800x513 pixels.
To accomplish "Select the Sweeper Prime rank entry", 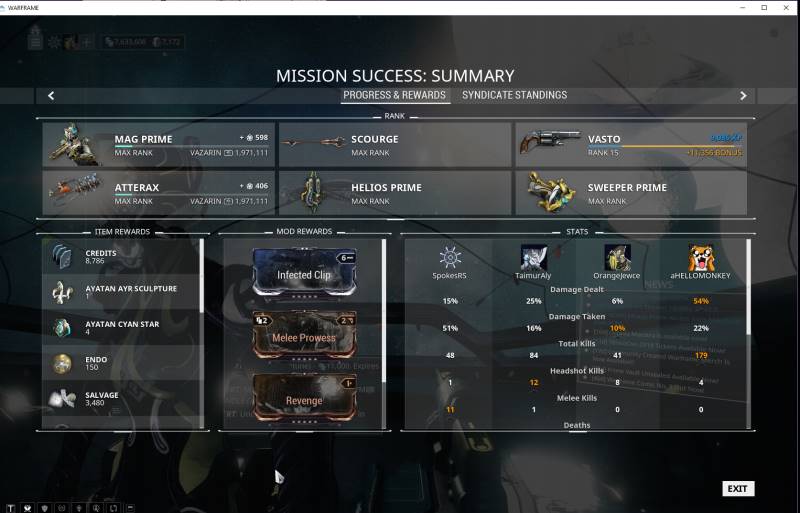I will 631,193.
